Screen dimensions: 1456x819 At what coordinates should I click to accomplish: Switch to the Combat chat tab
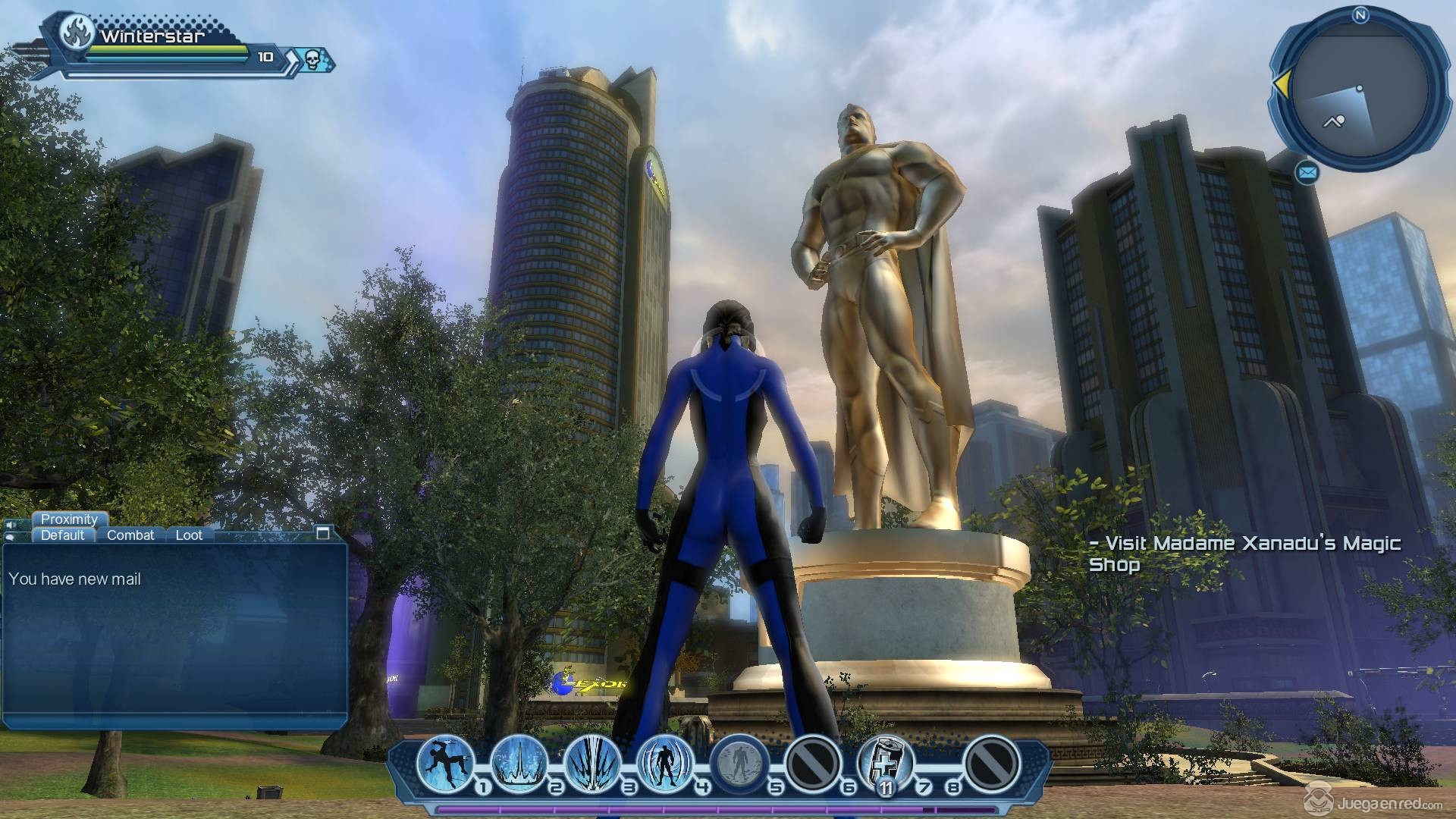click(130, 535)
